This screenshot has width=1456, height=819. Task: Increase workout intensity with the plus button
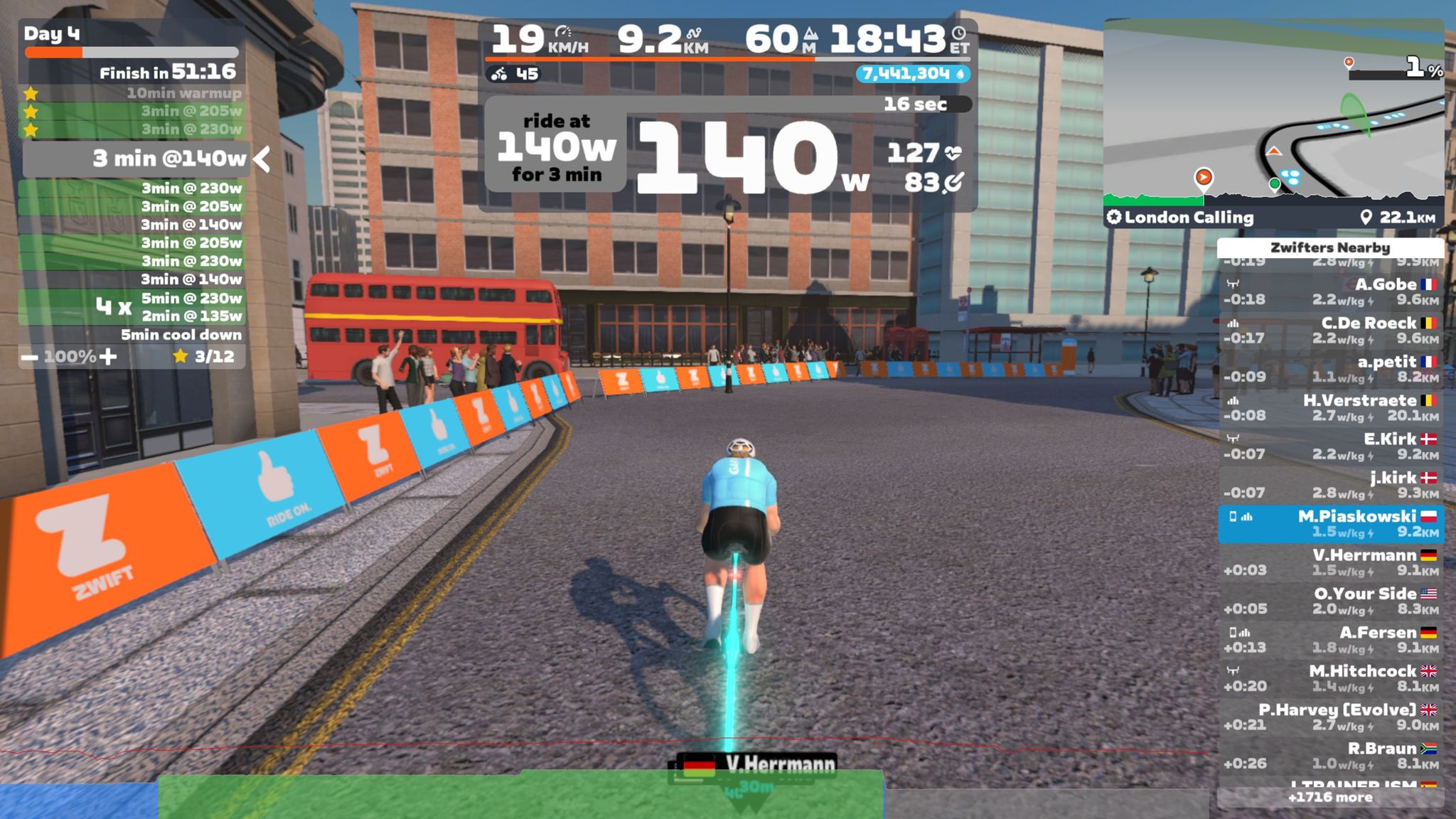108,357
